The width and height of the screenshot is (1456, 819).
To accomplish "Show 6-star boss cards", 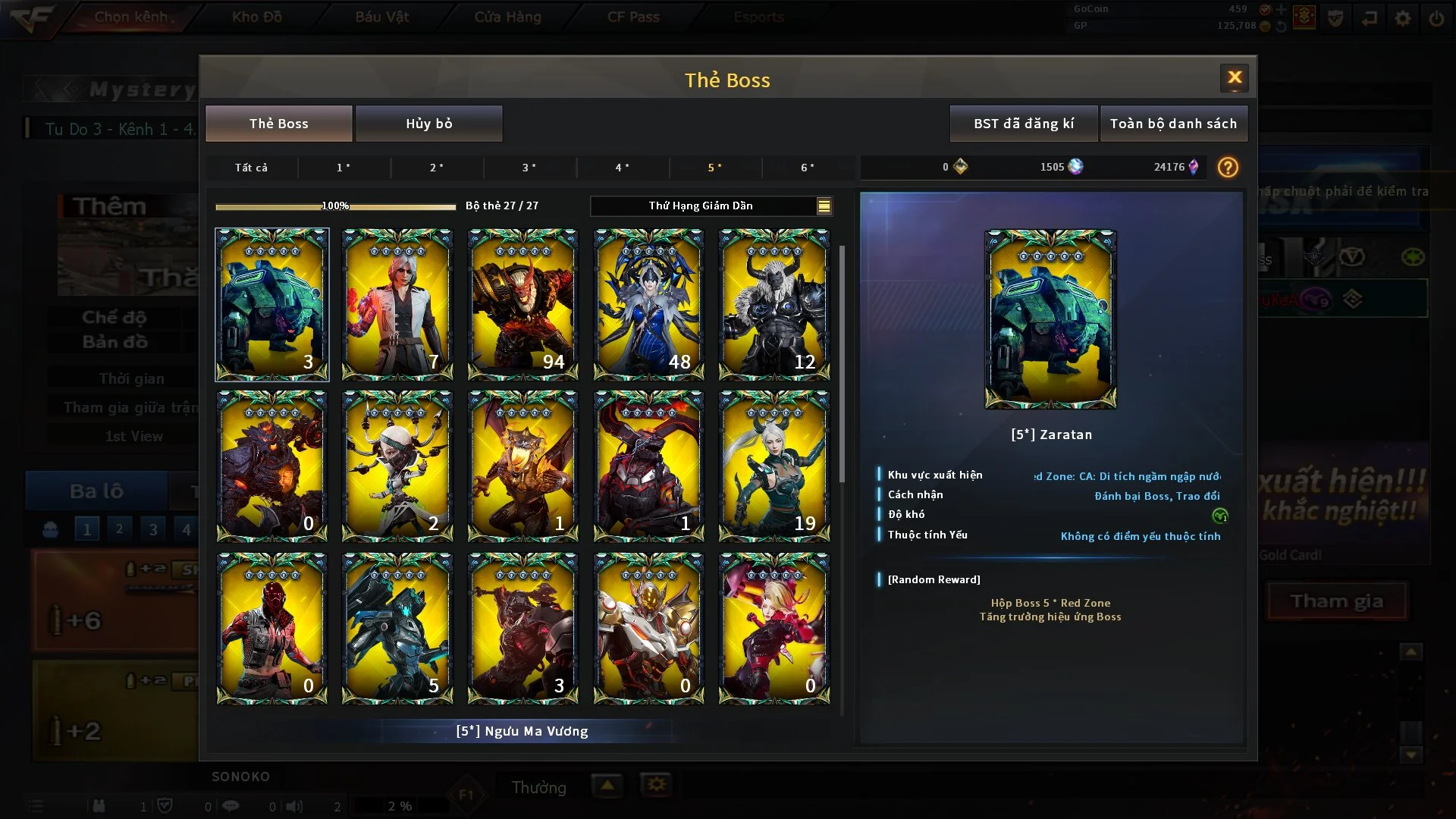I will tap(808, 168).
